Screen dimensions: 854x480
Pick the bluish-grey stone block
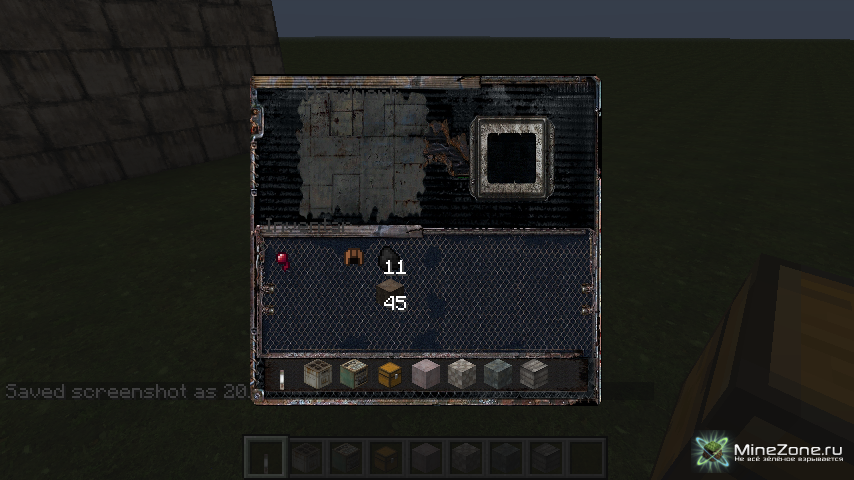tap(497, 375)
